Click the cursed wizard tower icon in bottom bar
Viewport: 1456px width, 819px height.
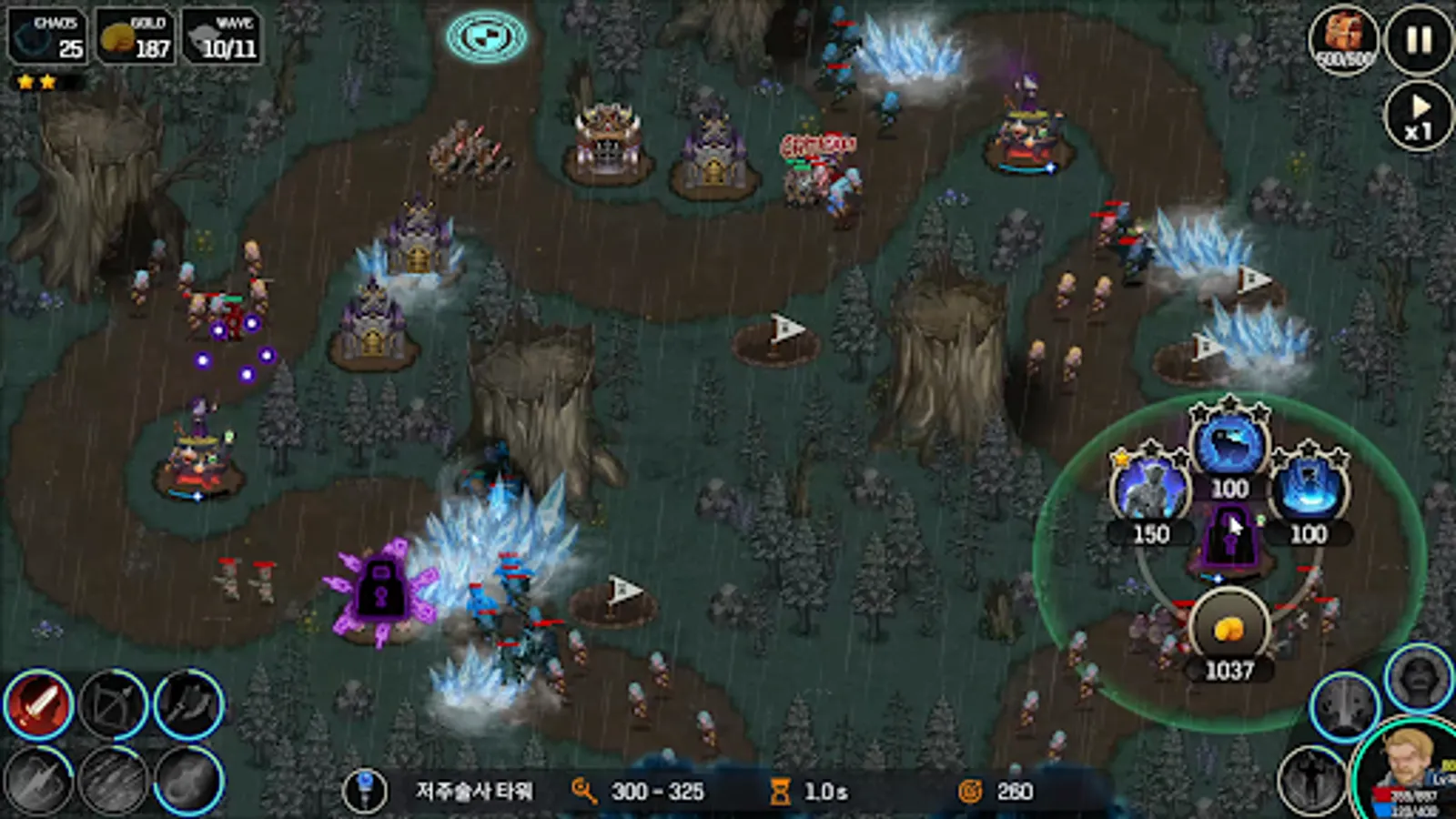[x=368, y=791]
